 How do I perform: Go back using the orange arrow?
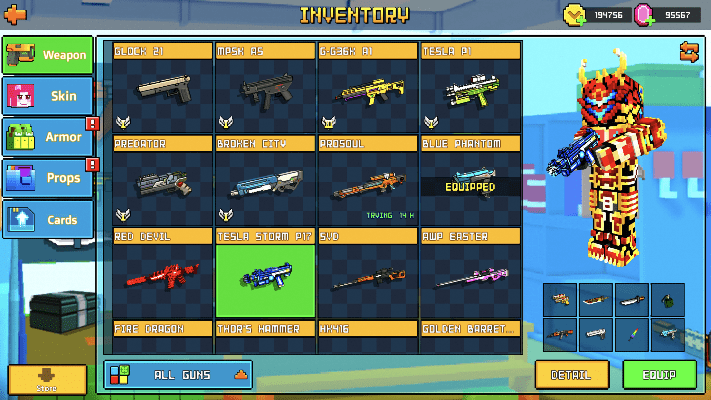[x=15, y=14]
